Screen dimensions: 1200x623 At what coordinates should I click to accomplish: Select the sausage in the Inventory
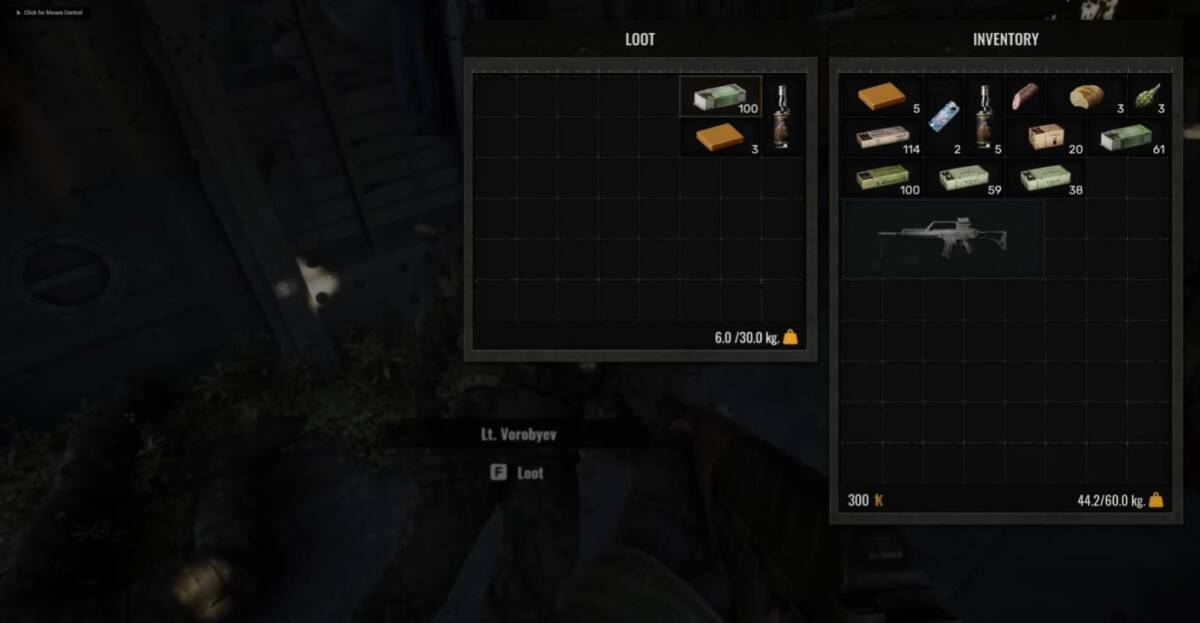pyautogui.click(x=1025, y=96)
